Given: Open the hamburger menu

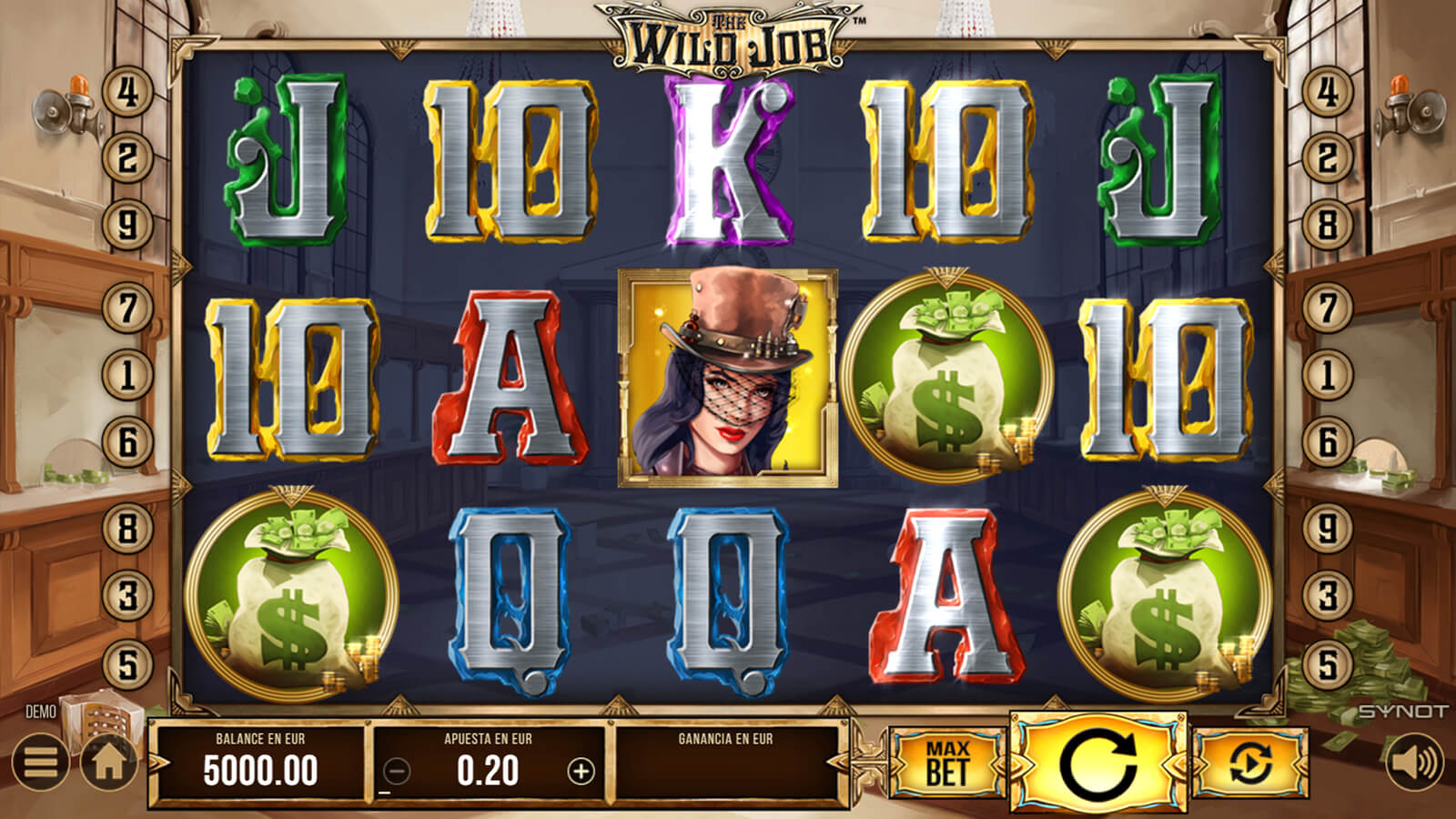Looking at the screenshot, I should click(40, 762).
